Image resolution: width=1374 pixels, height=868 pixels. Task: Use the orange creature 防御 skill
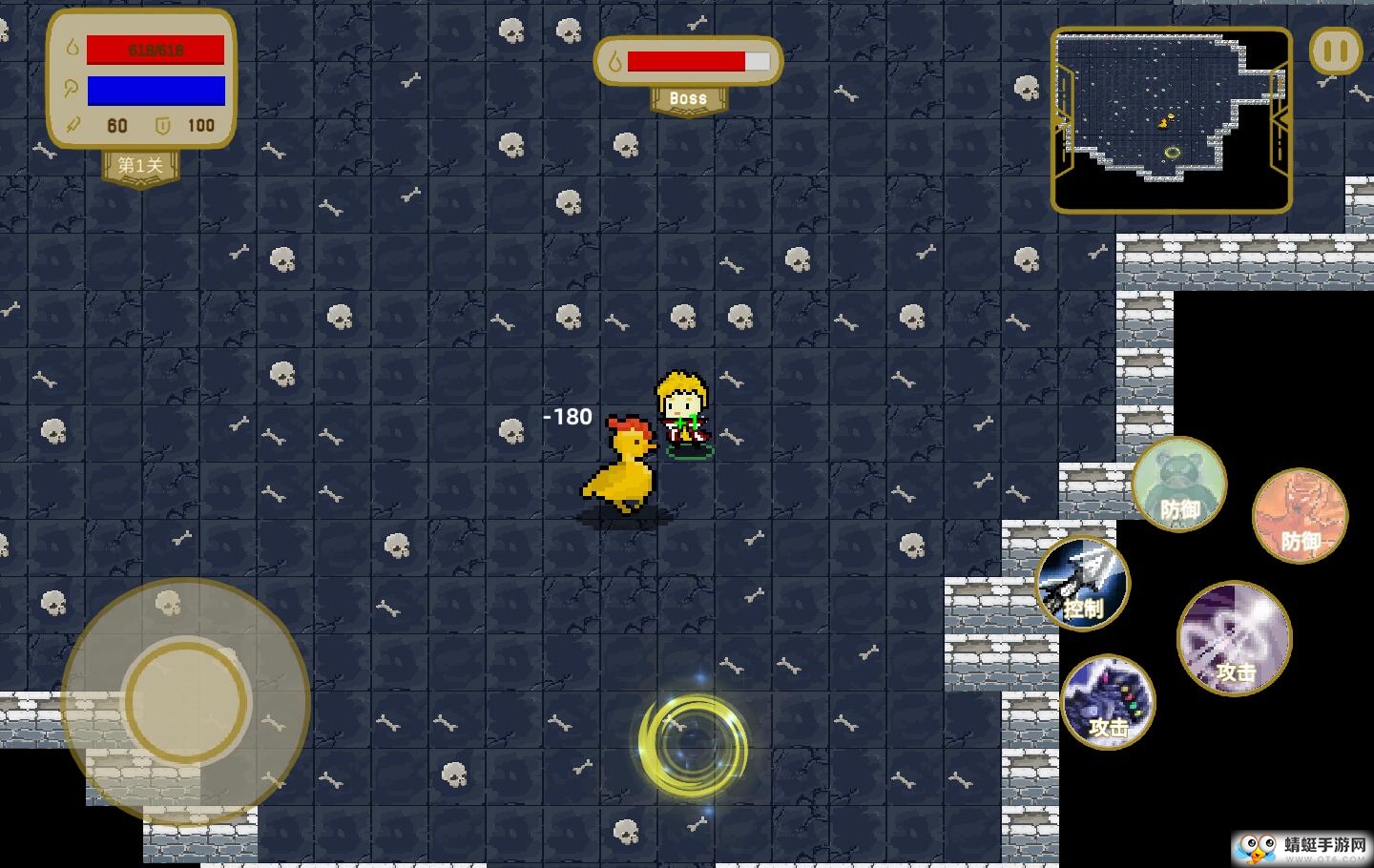[1300, 516]
